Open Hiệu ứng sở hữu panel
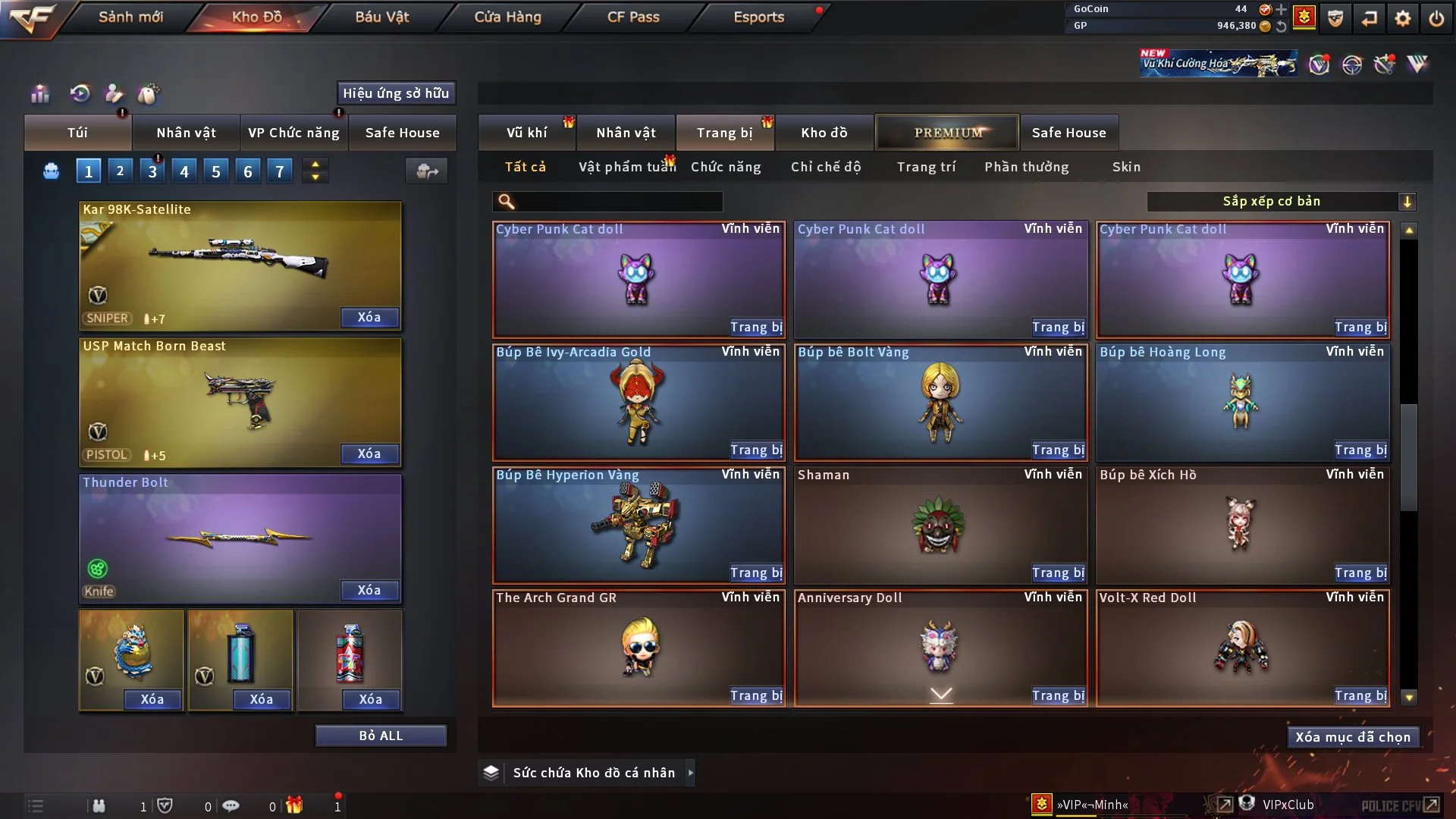 [x=396, y=93]
